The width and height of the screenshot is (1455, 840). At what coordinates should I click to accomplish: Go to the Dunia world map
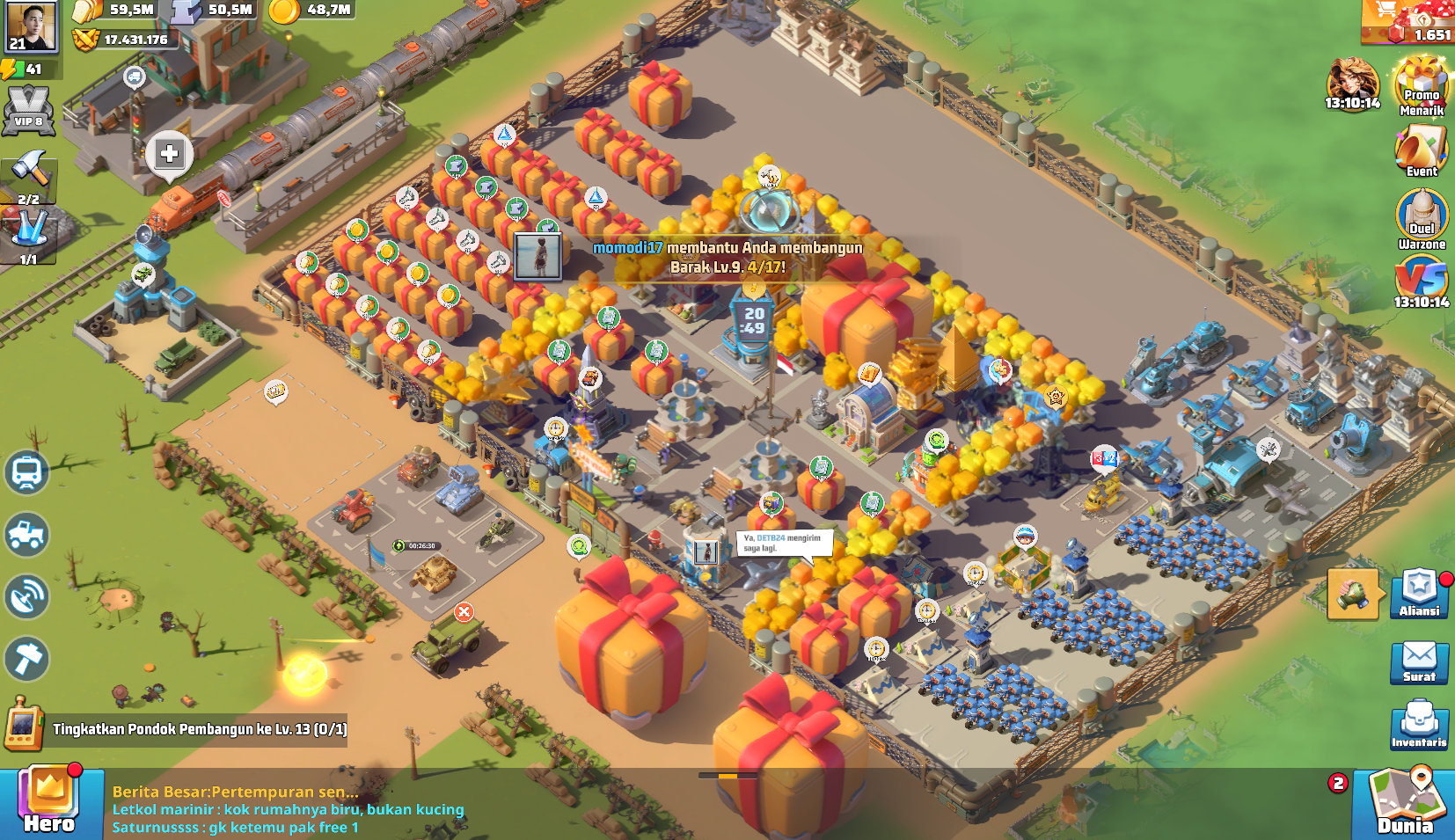pyautogui.click(x=1406, y=803)
